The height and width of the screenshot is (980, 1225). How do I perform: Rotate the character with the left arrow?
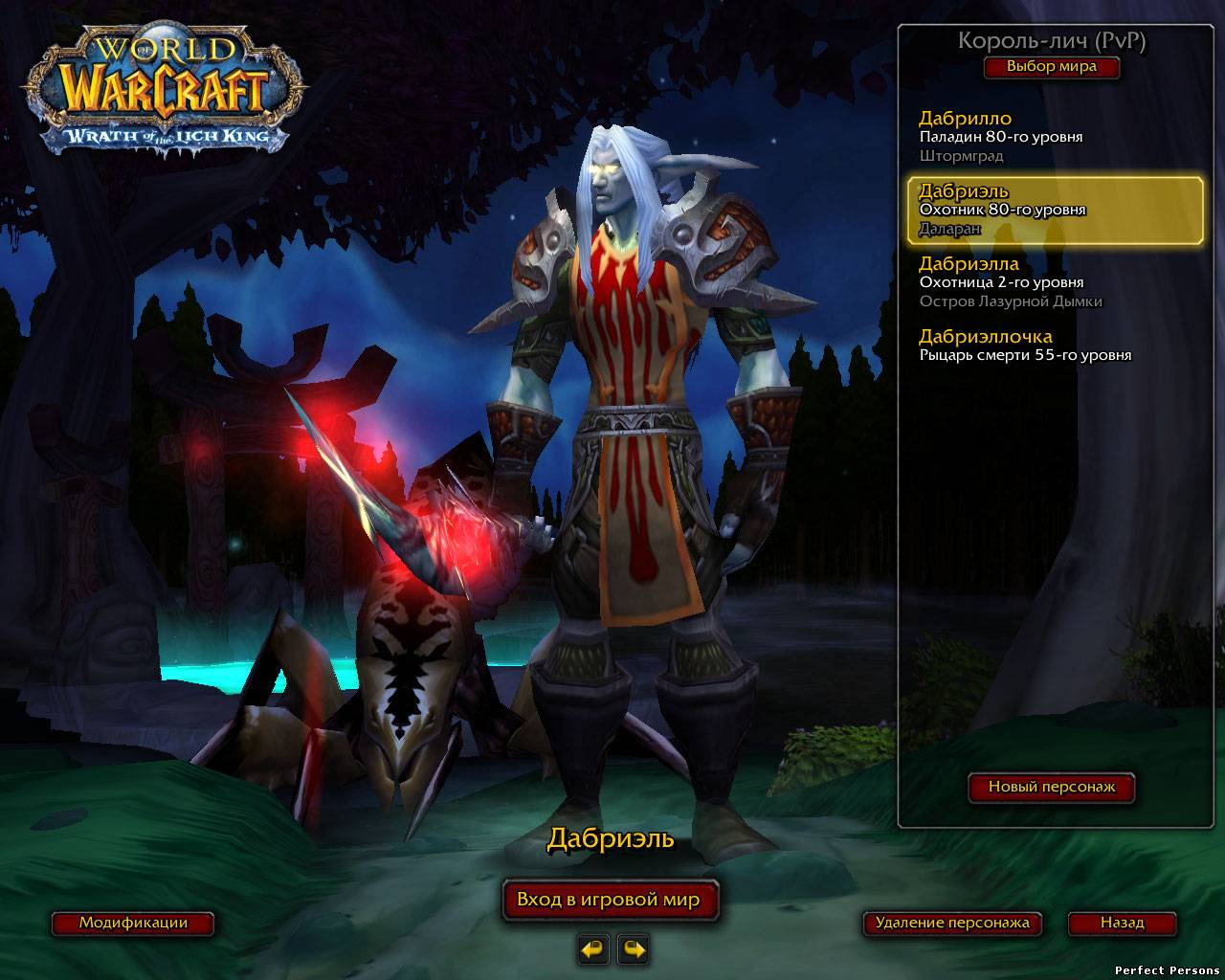click(594, 949)
